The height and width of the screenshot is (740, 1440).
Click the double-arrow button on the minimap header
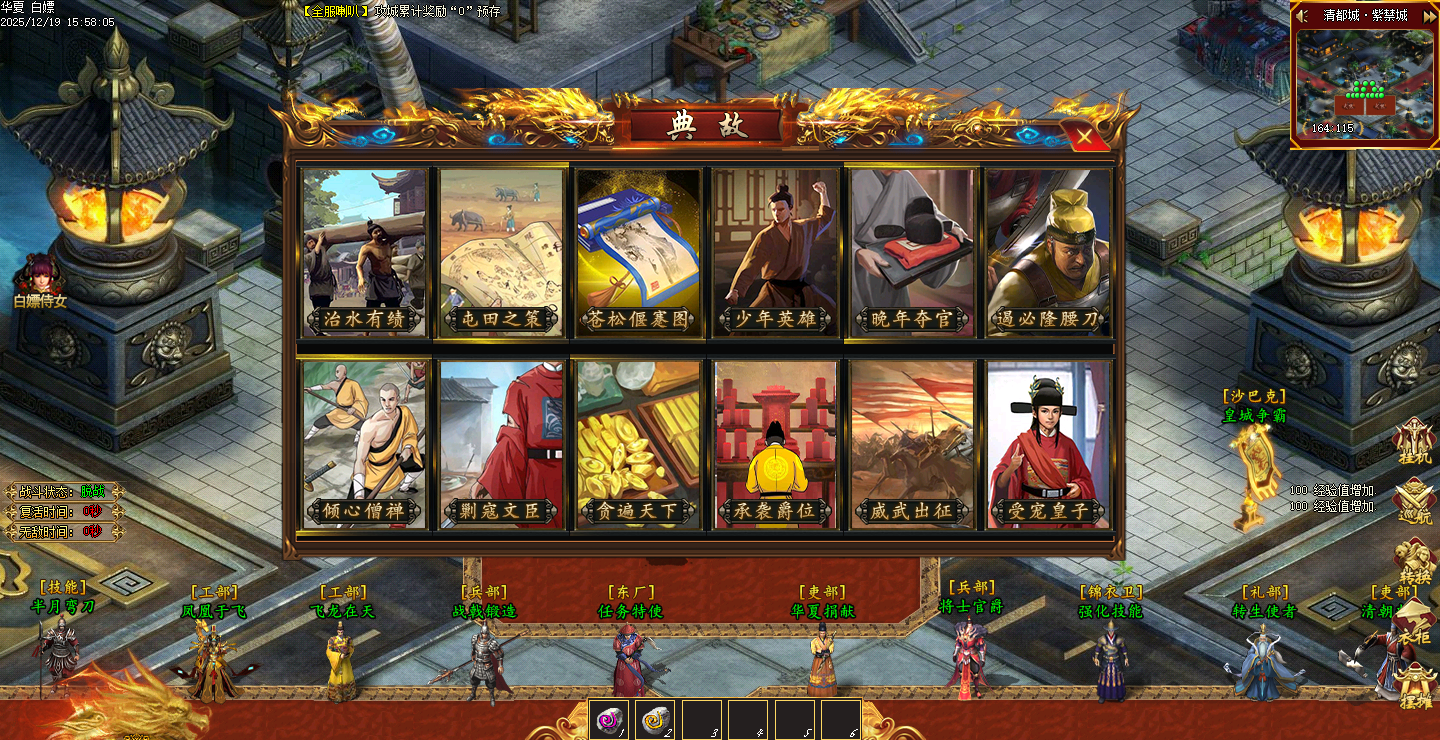tap(1427, 15)
